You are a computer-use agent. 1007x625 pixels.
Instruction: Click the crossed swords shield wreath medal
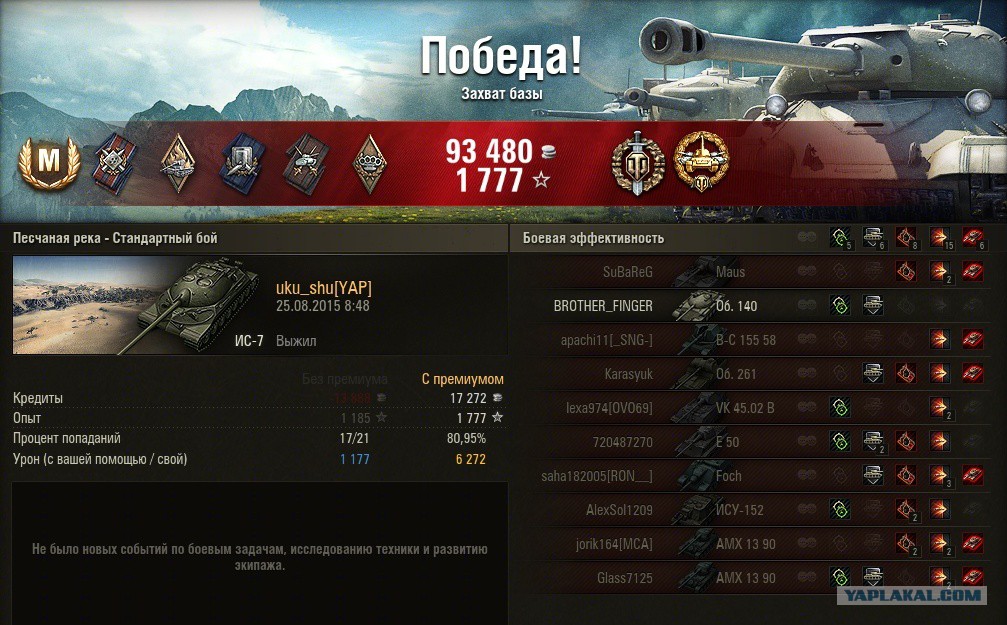click(x=637, y=160)
